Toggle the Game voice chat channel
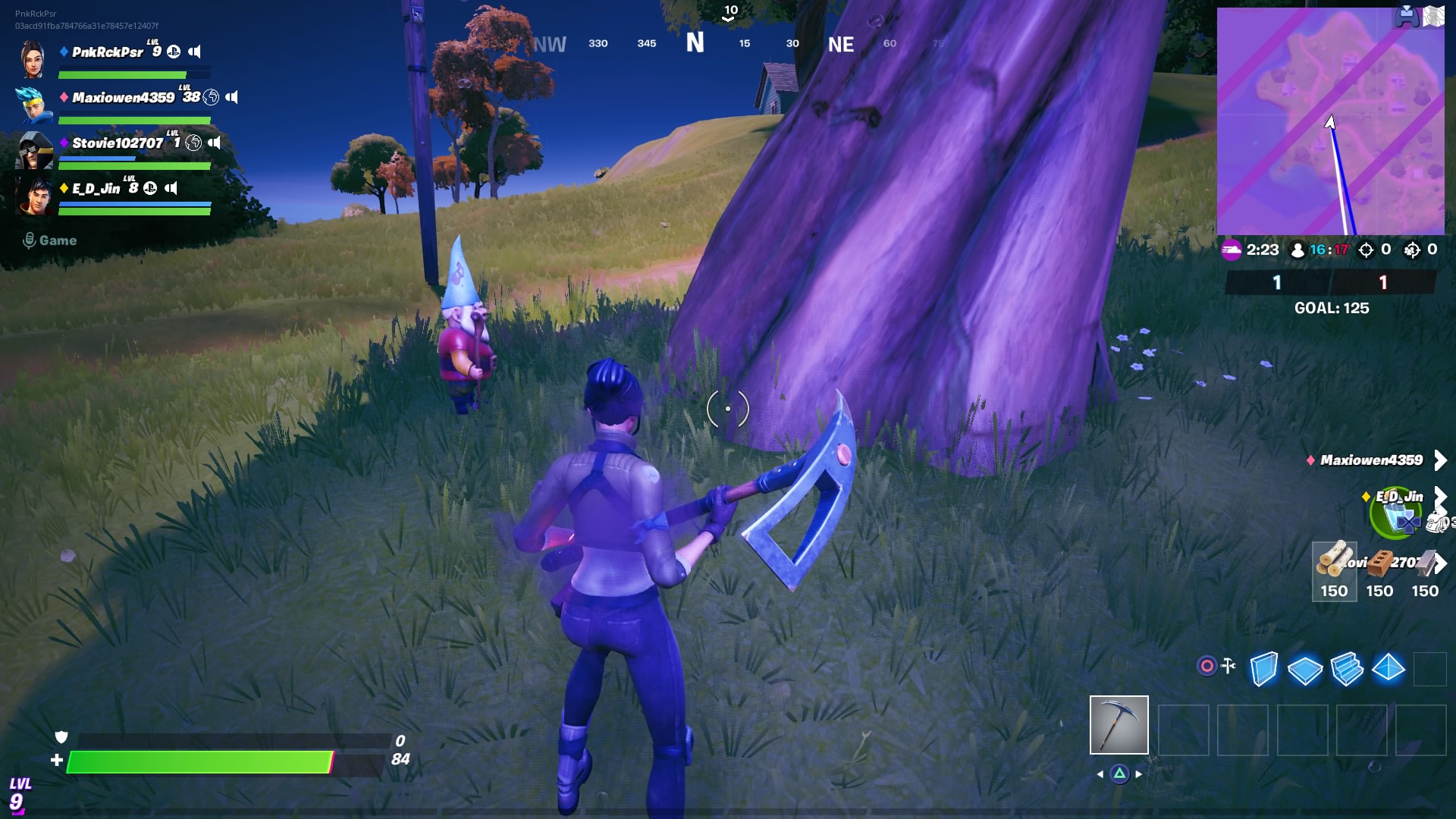 [x=50, y=240]
